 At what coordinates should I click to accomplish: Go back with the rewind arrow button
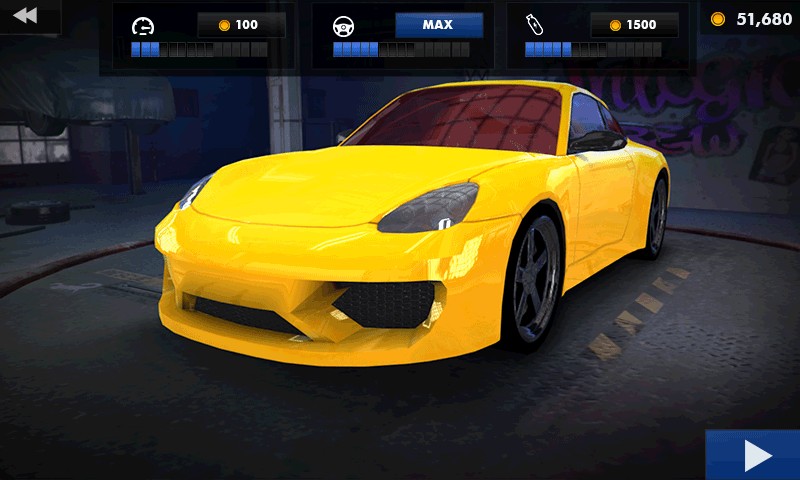(x=26, y=15)
